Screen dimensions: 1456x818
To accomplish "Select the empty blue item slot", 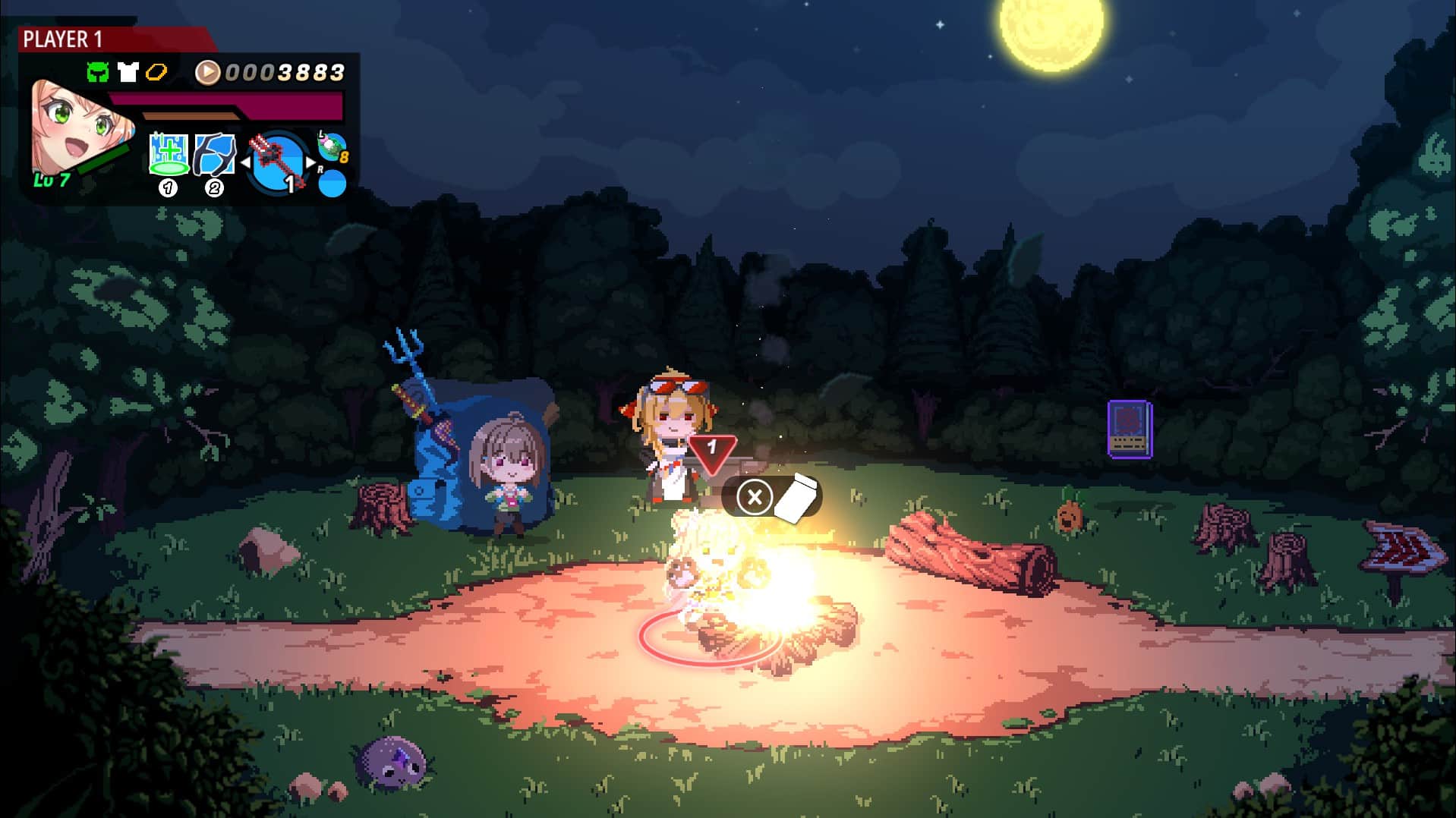I will click(x=332, y=184).
